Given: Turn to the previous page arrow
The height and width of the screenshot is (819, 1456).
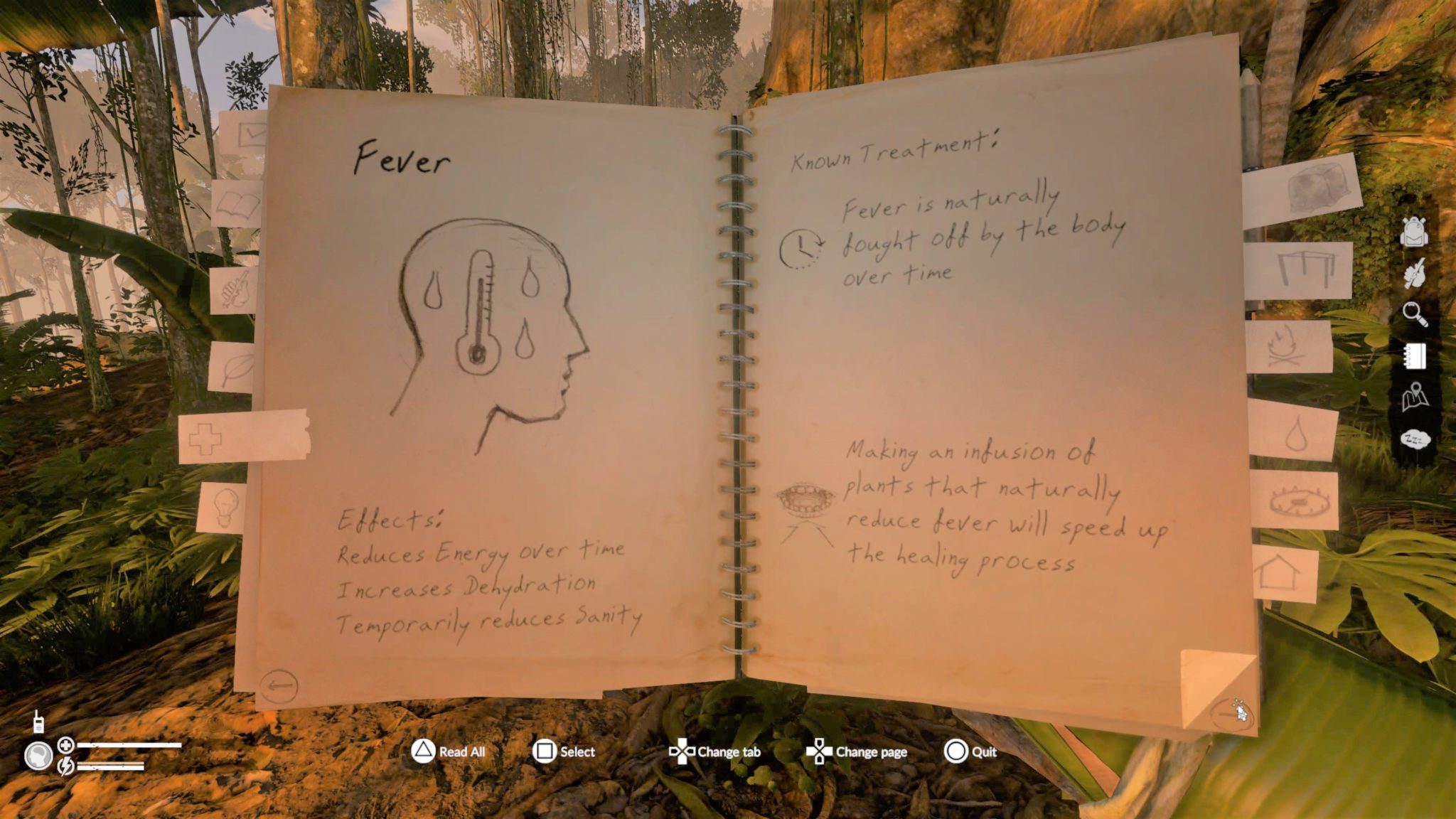Looking at the screenshot, I should pos(279,686).
